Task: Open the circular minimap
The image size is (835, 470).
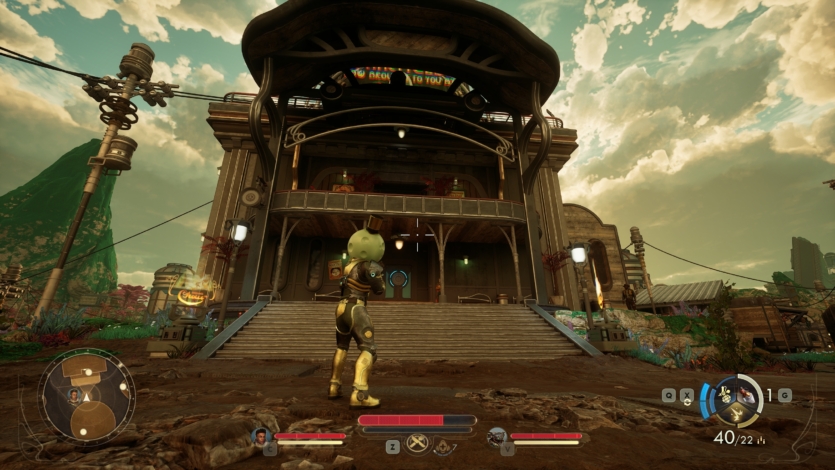Action: (88, 394)
